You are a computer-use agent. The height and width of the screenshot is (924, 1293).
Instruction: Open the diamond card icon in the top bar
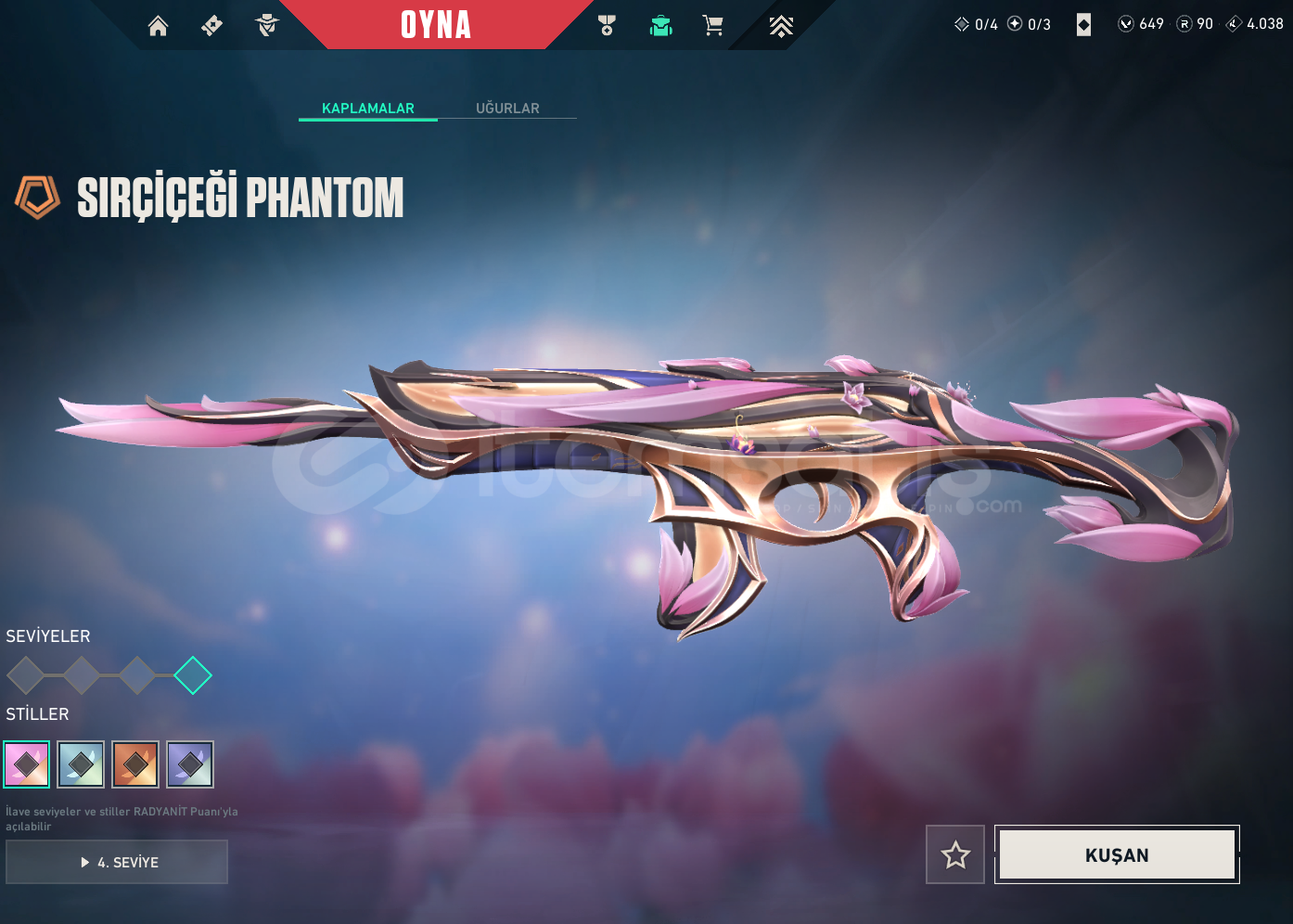coord(1083,25)
